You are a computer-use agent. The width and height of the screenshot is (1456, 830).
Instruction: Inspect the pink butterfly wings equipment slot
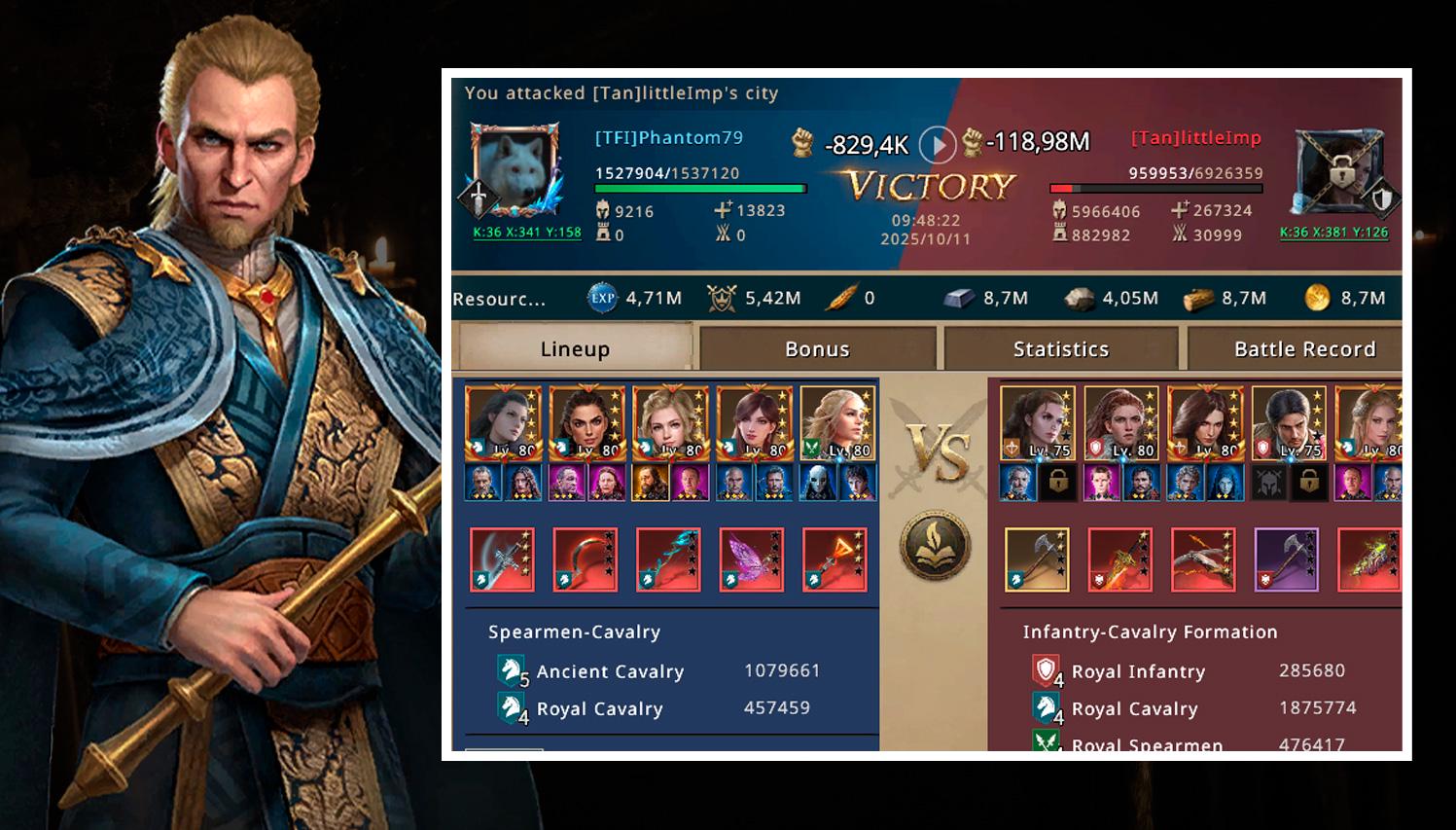pyautogui.click(x=751, y=559)
